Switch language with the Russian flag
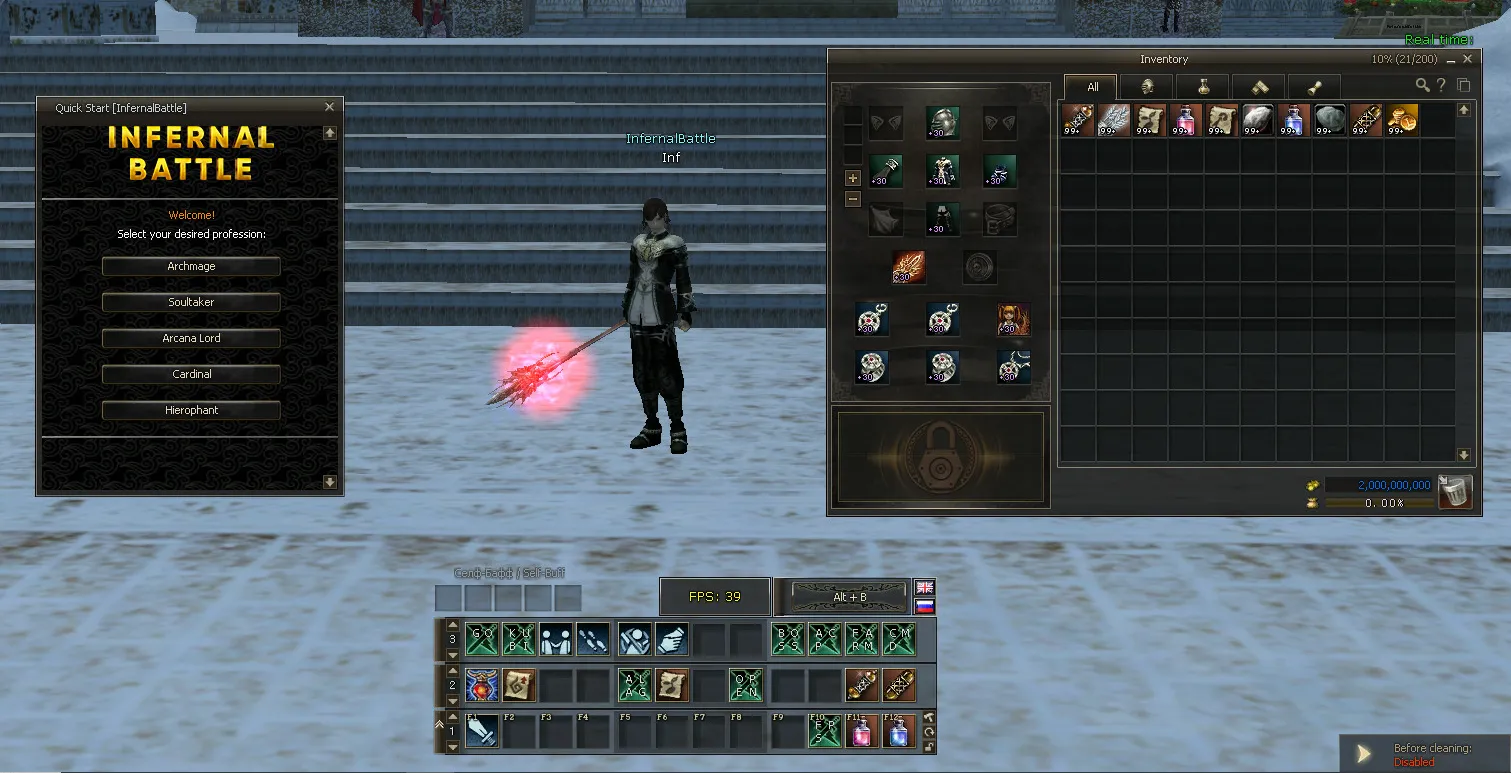The height and width of the screenshot is (773, 1511). pos(925,606)
